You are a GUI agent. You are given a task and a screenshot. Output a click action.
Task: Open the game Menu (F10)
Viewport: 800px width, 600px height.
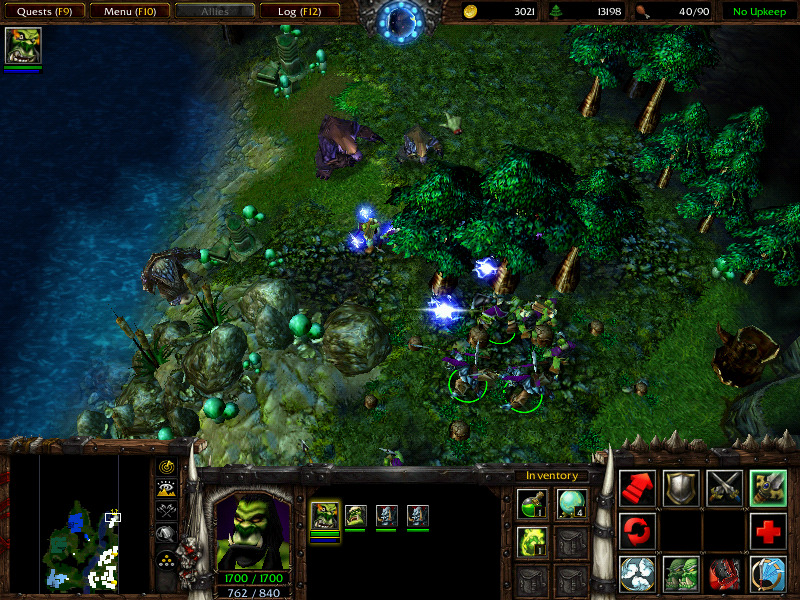pos(129,12)
